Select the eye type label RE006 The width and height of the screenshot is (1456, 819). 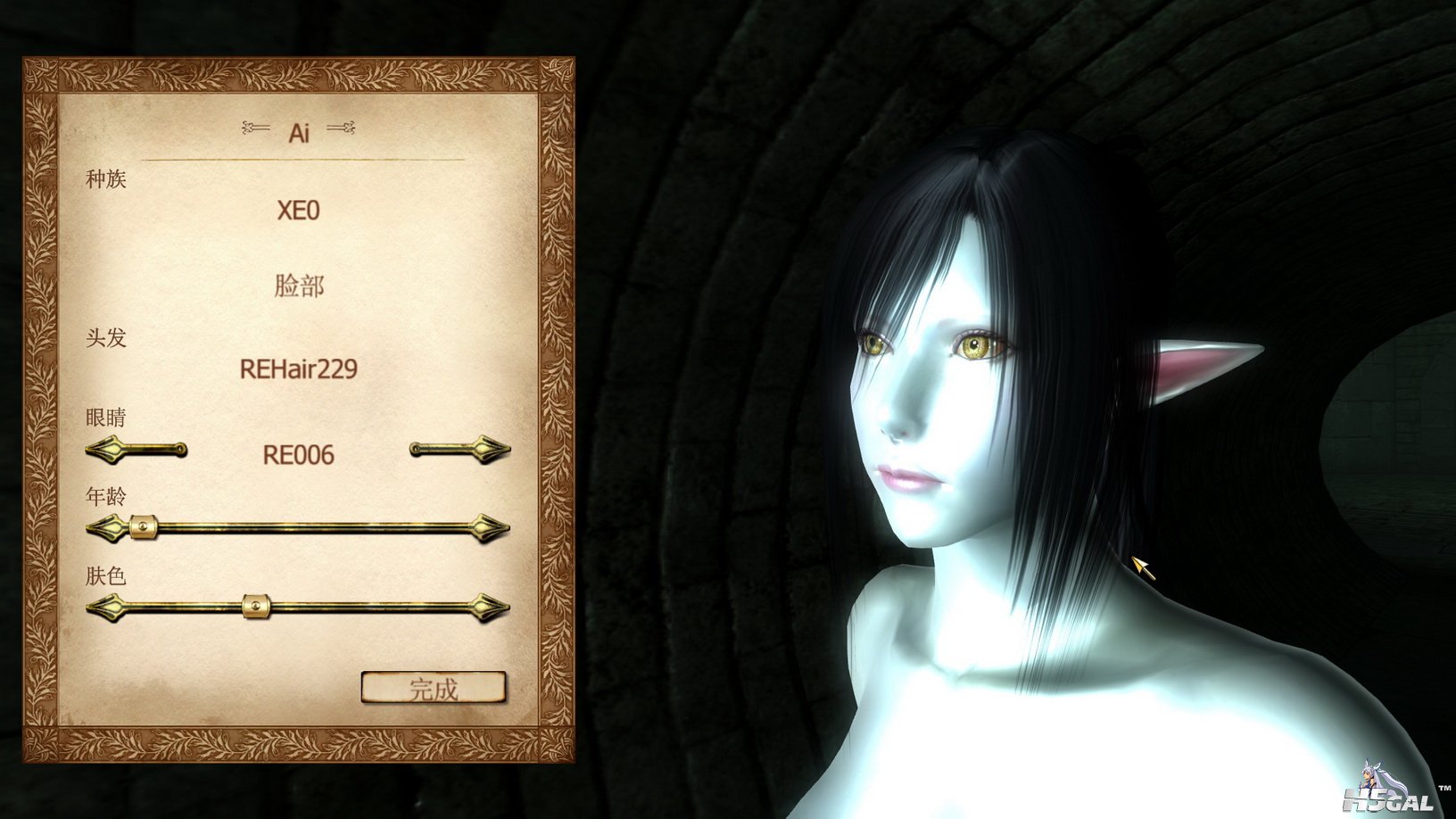pos(298,455)
